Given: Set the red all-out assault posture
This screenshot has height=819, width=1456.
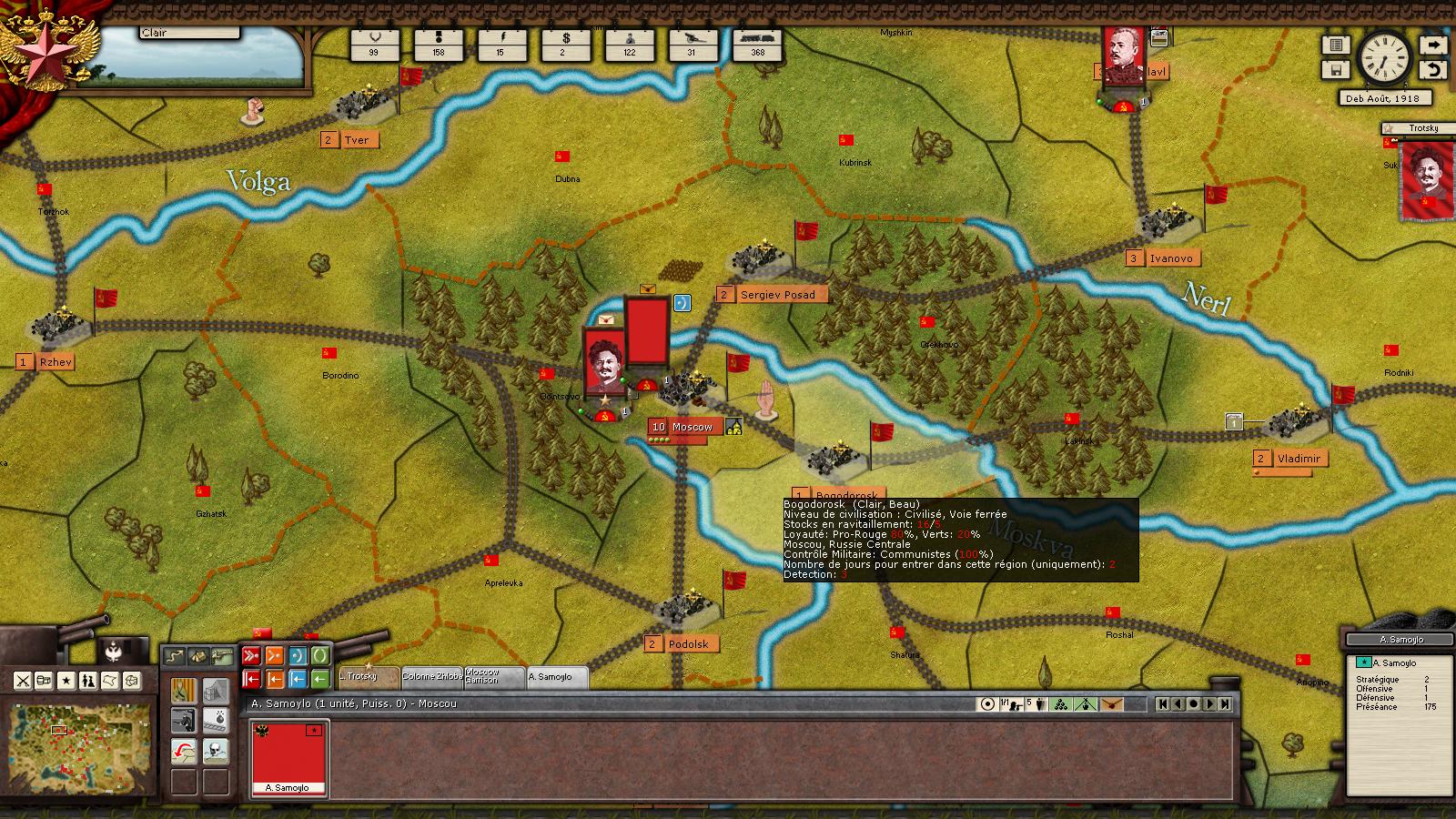Looking at the screenshot, I should coord(252,655).
